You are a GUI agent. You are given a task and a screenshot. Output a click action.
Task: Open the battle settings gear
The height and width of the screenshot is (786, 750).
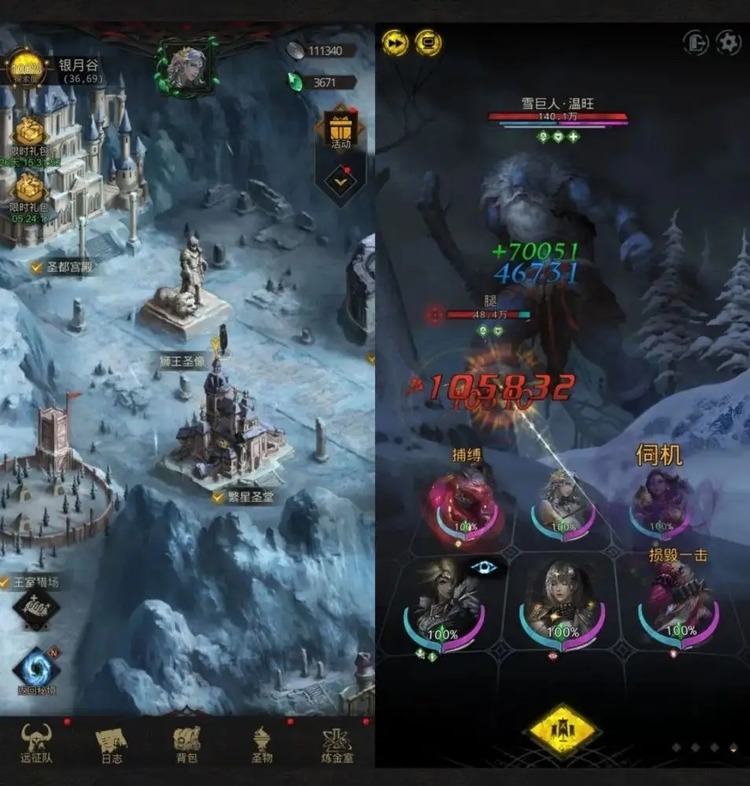727,42
